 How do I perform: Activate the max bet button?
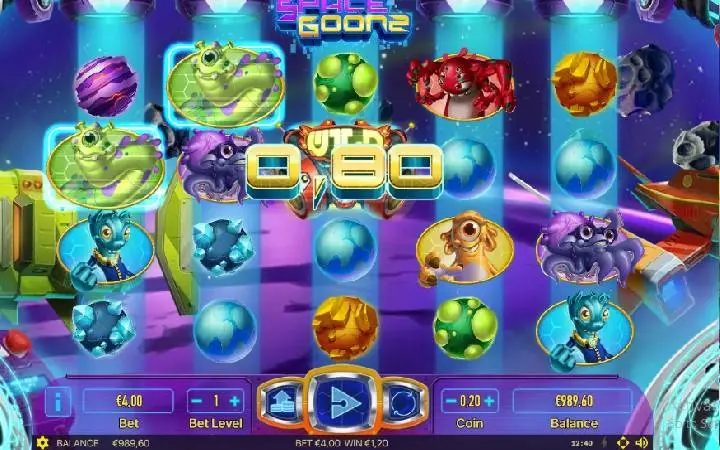point(281,402)
